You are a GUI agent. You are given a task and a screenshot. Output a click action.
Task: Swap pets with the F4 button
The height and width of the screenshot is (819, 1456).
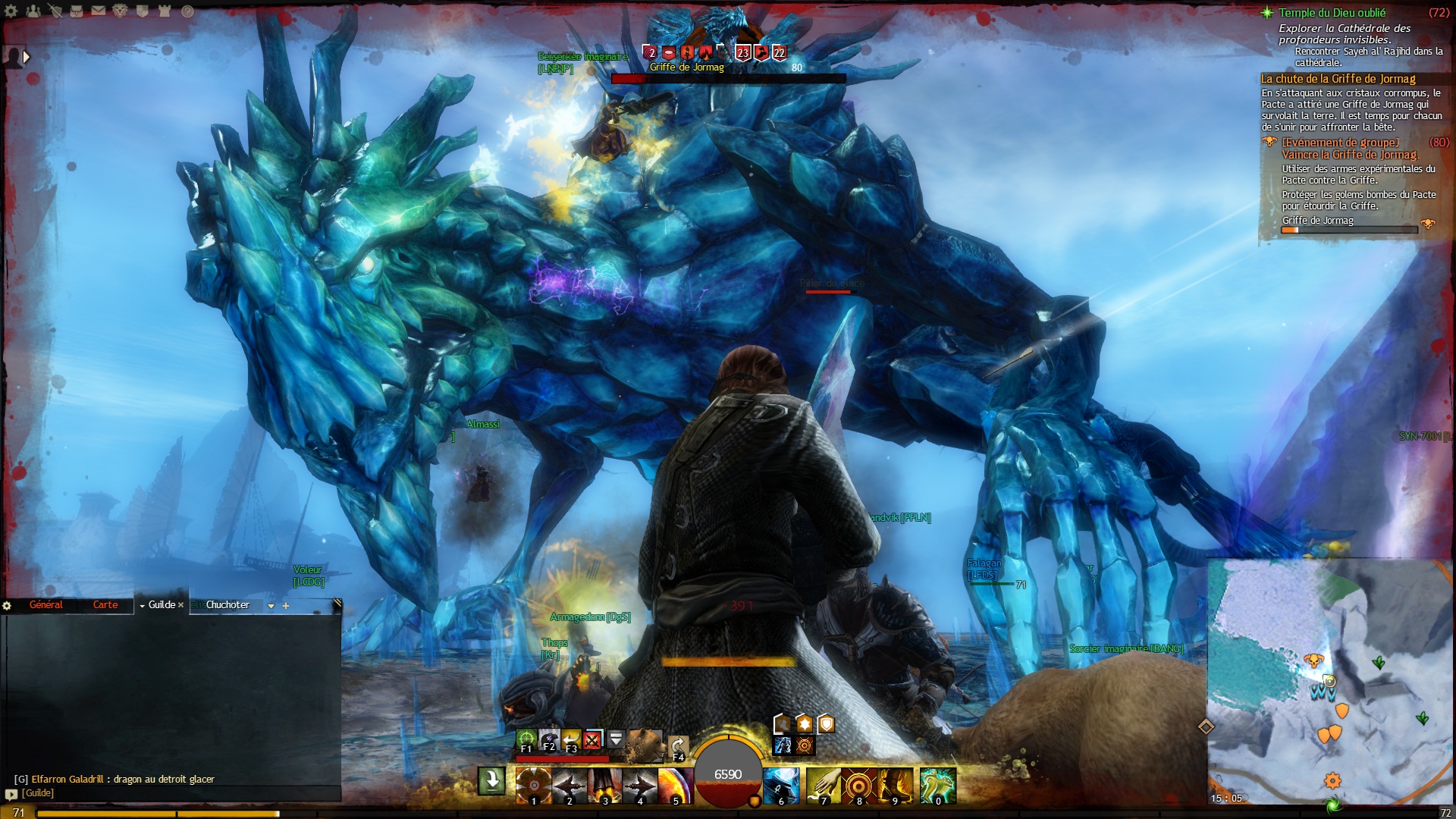pyautogui.click(x=679, y=748)
